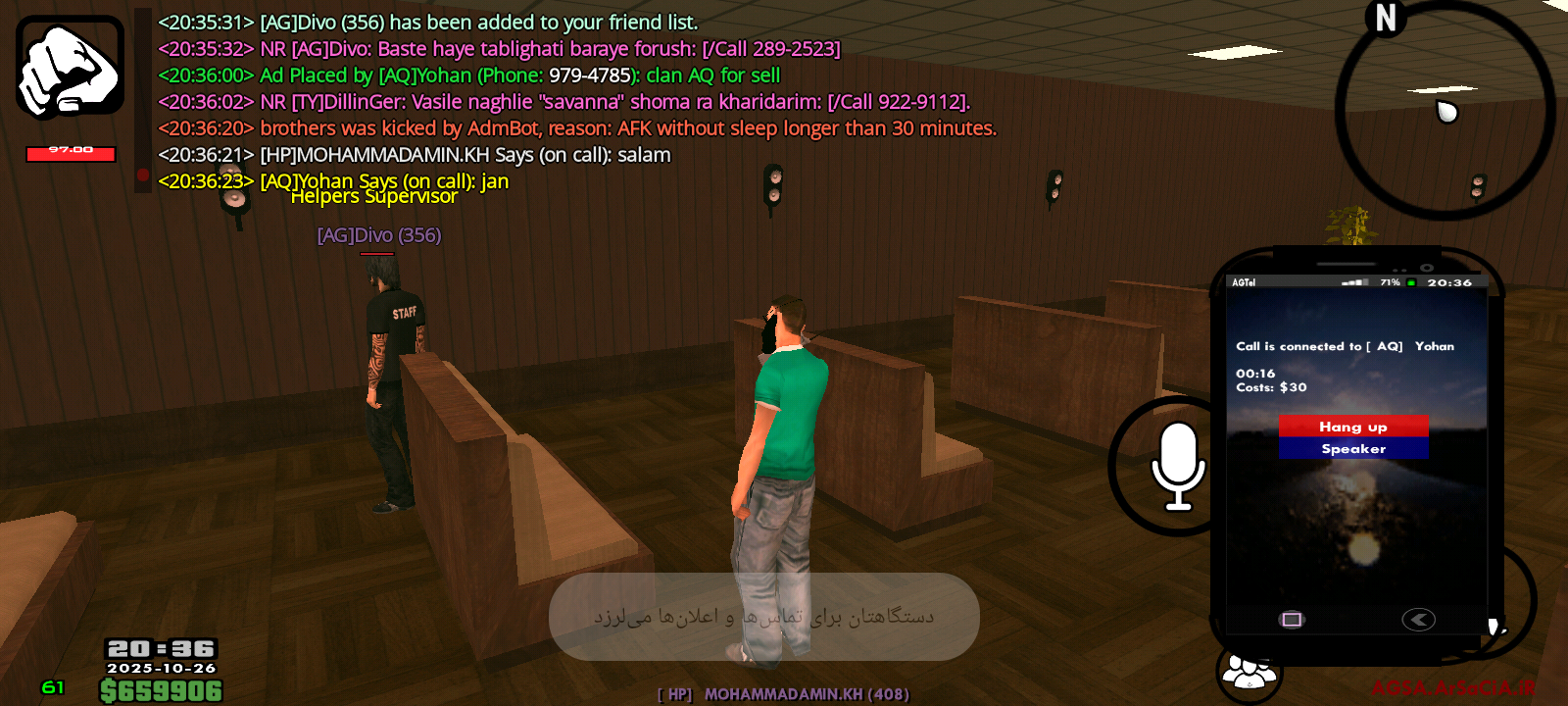Turn on the phone Speaker
The width and height of the screenshot is (1568, 706).
coord(1352,449)
